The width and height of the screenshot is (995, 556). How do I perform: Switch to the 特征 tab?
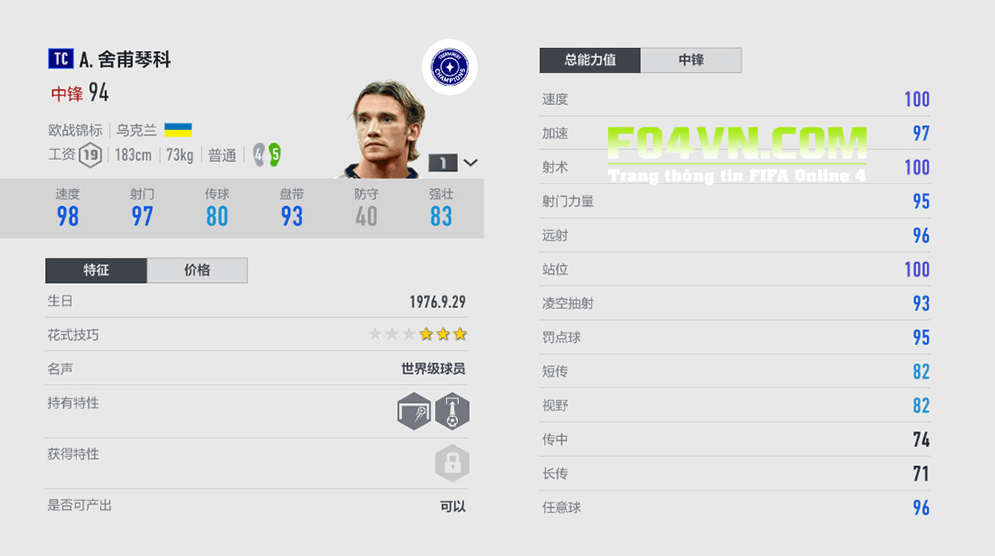pos(96,270)
